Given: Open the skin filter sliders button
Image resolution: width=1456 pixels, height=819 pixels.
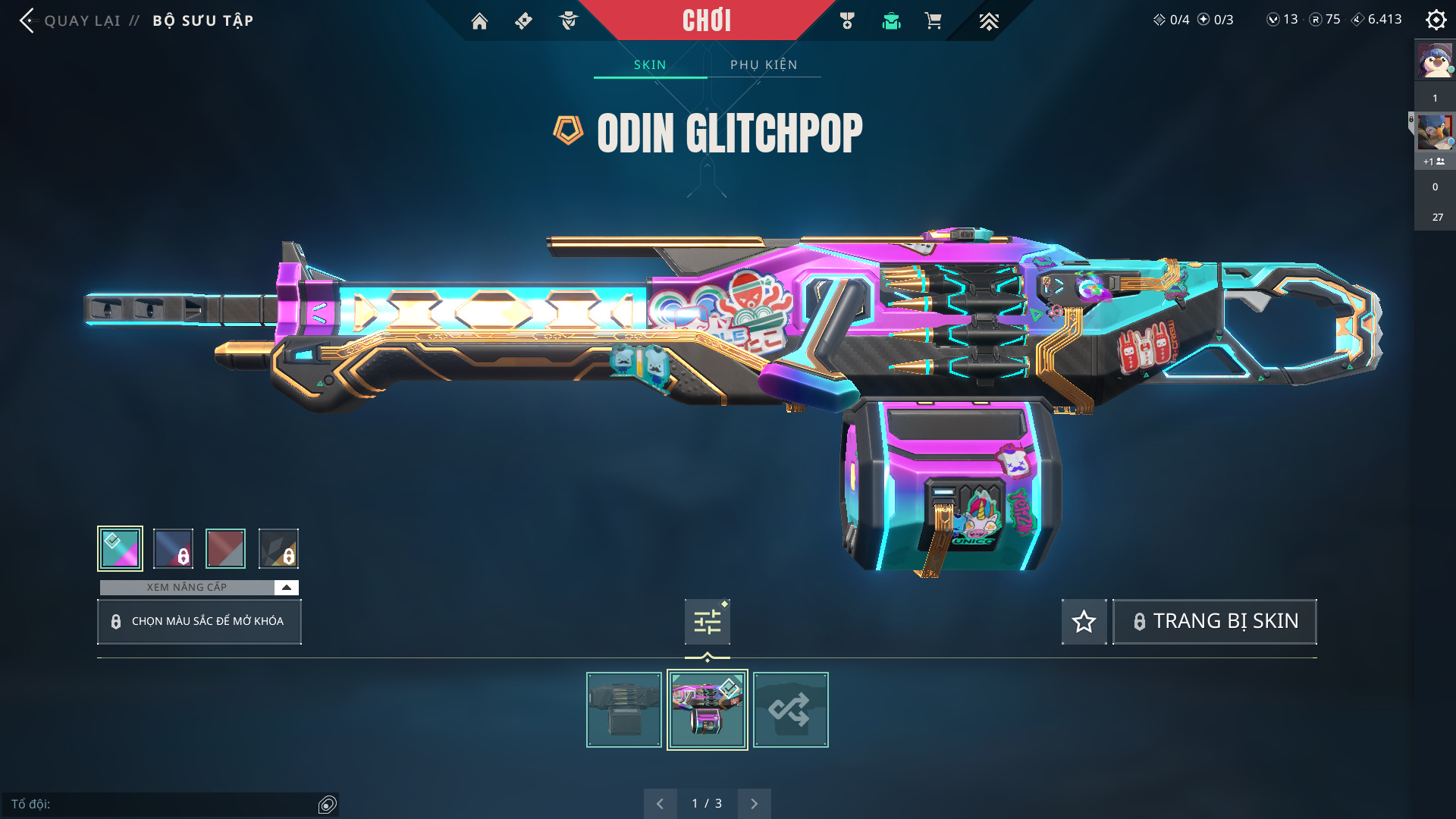Looking at the screenshot, I should 707,622.
